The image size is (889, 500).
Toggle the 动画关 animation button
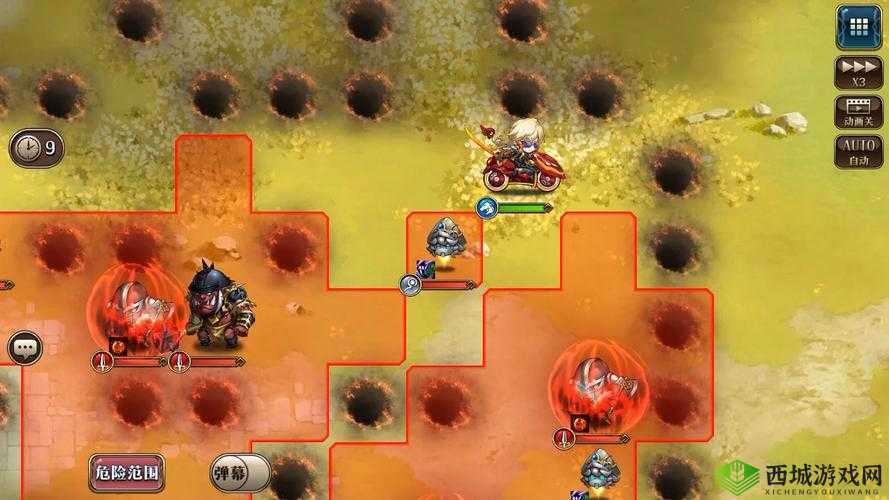857,111
